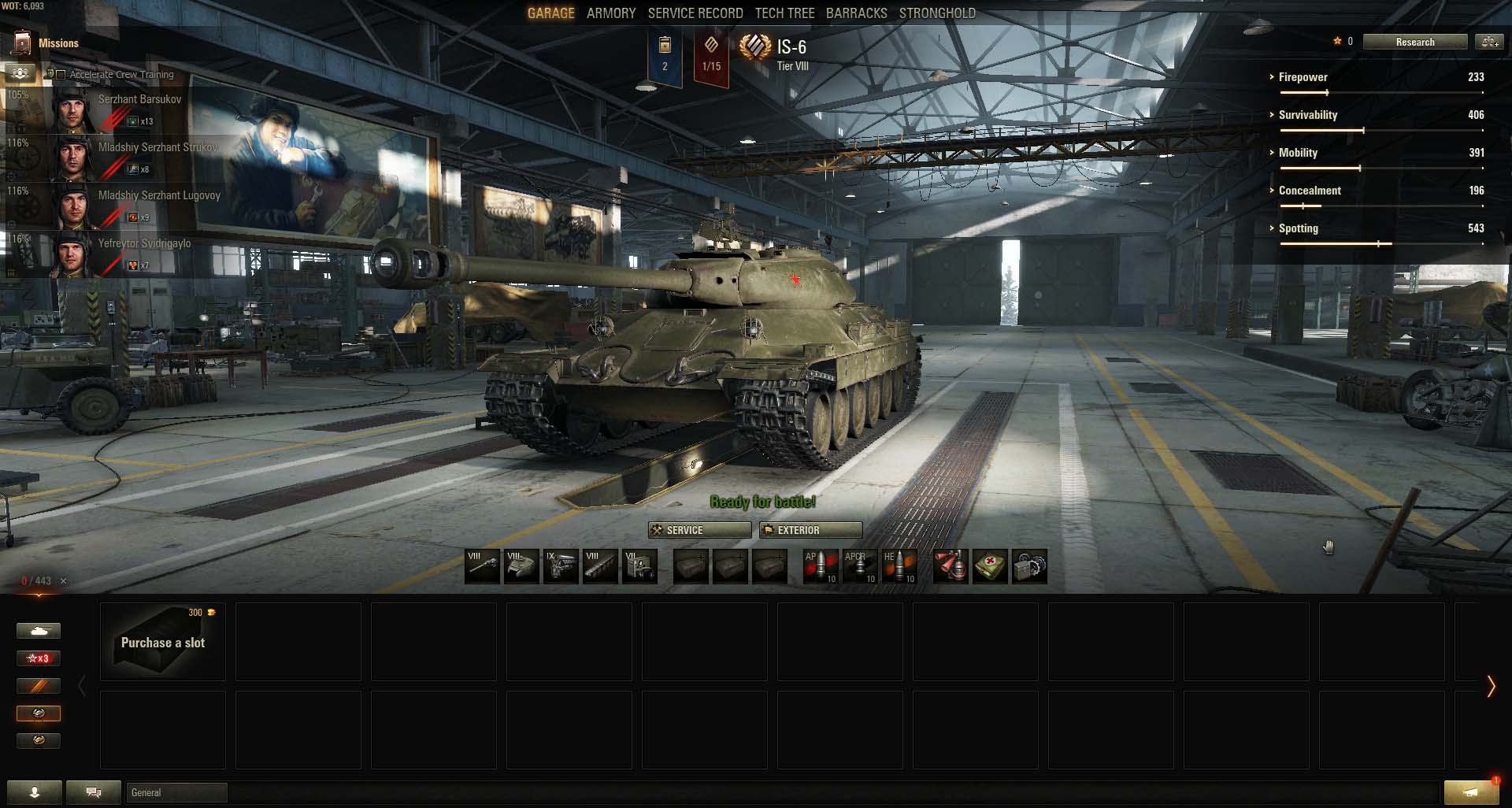Click the Research button
This screenshot has width=1512, height=808.
click(1414, 43)
